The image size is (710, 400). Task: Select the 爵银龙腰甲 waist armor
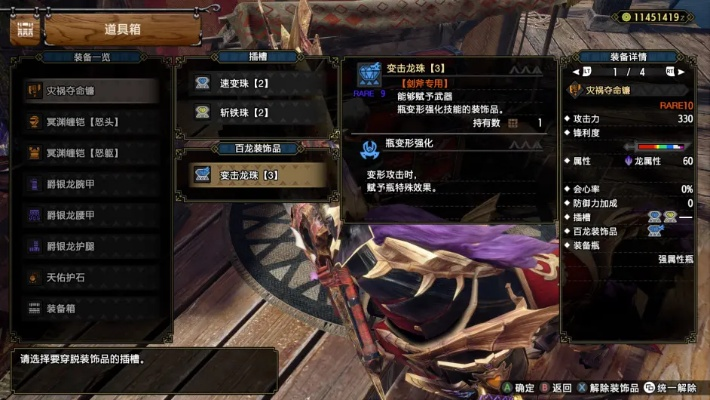pyautogui.click(x=88, y=215)
